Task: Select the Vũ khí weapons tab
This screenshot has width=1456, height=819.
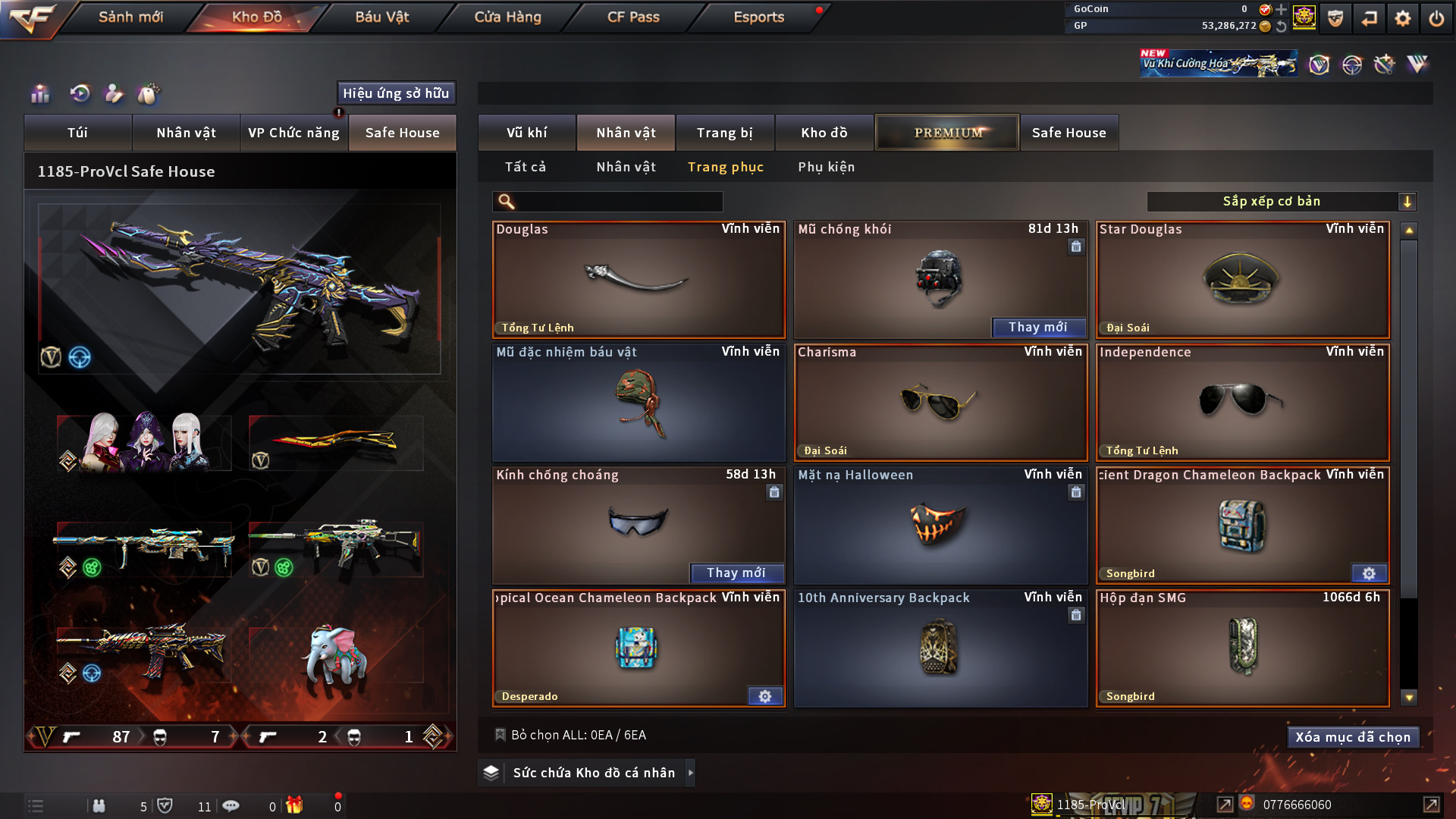Action: [x=526, y=133]
